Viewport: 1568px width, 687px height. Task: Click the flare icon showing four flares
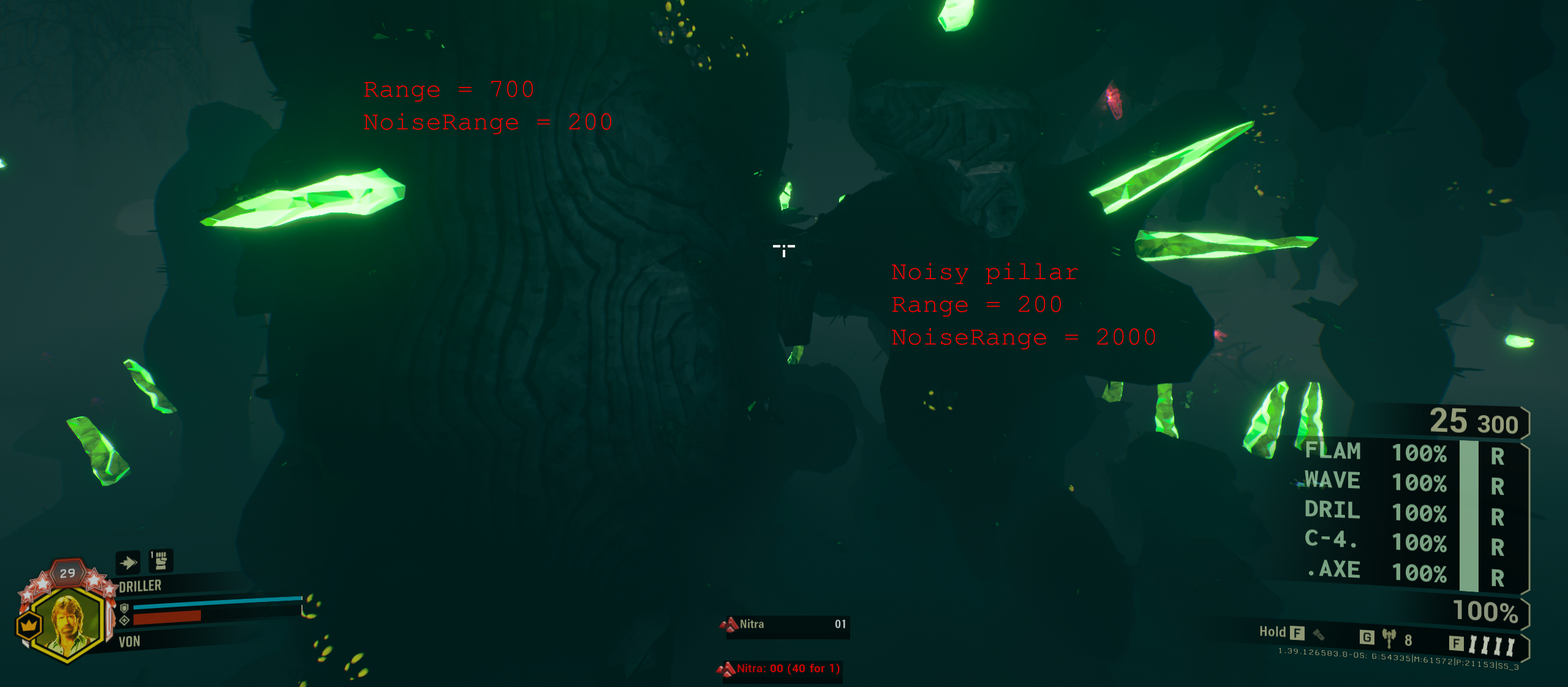[x=1492, y=644]
